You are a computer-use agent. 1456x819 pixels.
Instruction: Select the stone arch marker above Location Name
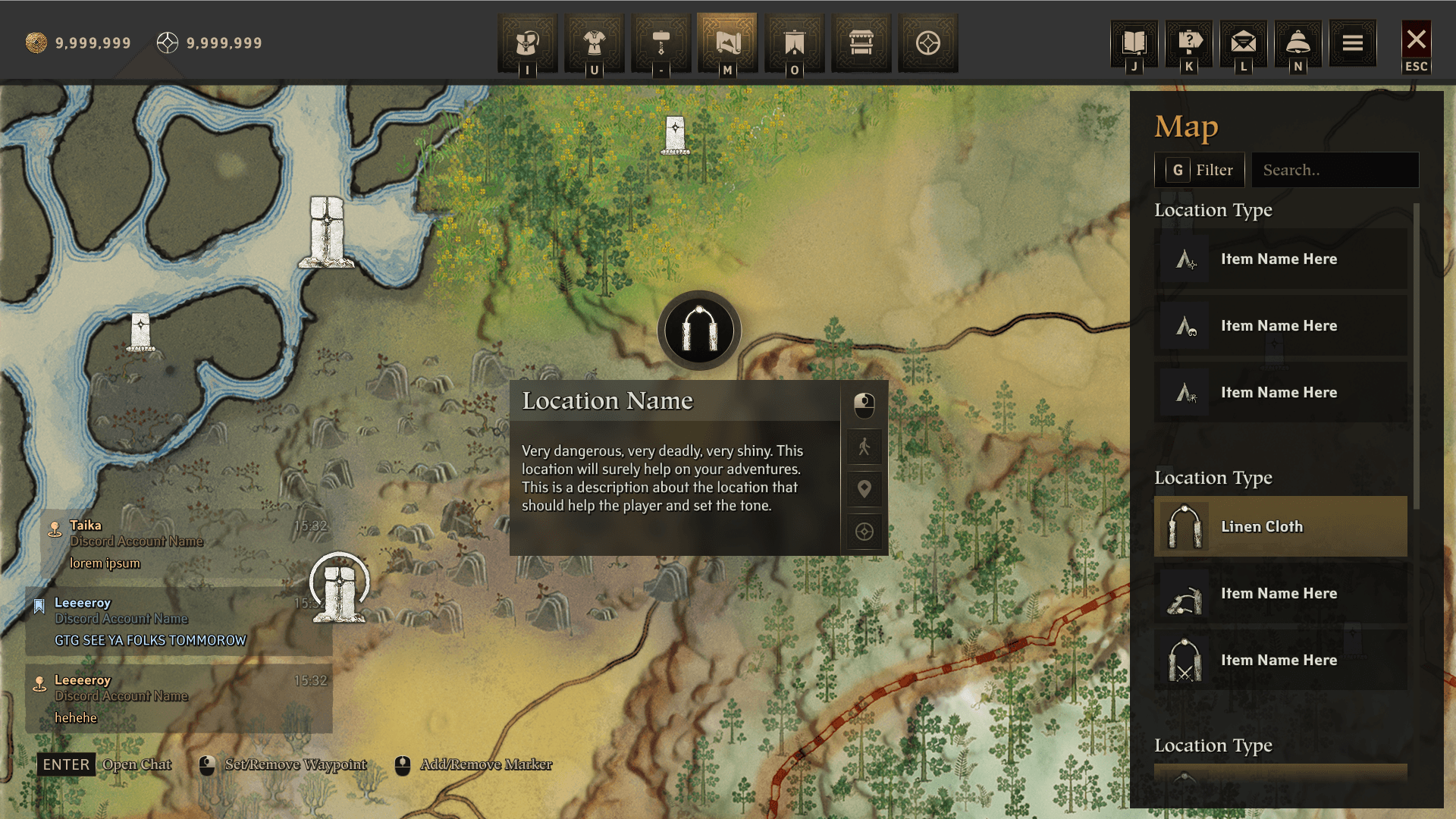698,331
